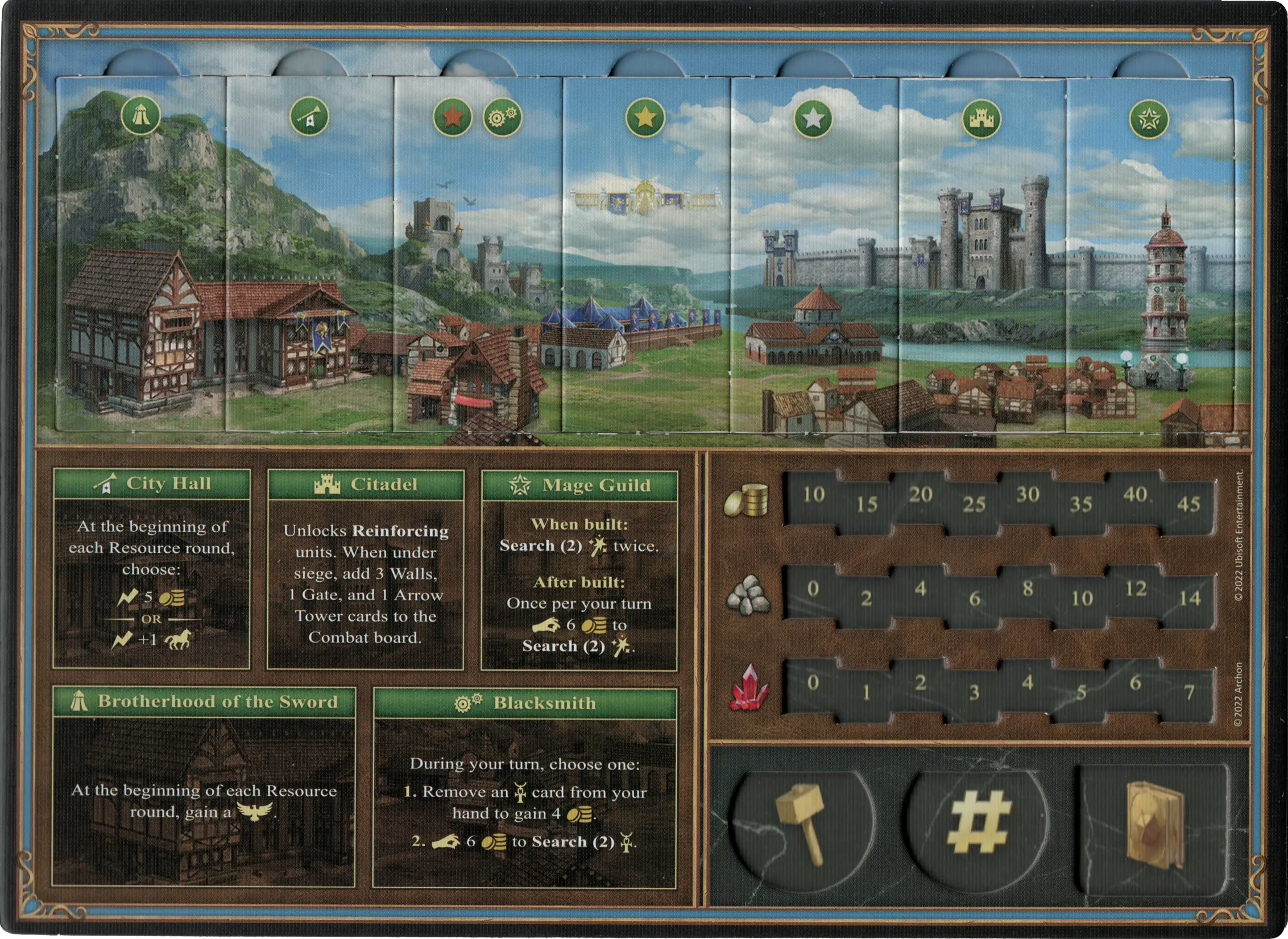Viewport: 1288px width, 939px height.
Task: Set the stone track to 14
Action: [1189, 598]
